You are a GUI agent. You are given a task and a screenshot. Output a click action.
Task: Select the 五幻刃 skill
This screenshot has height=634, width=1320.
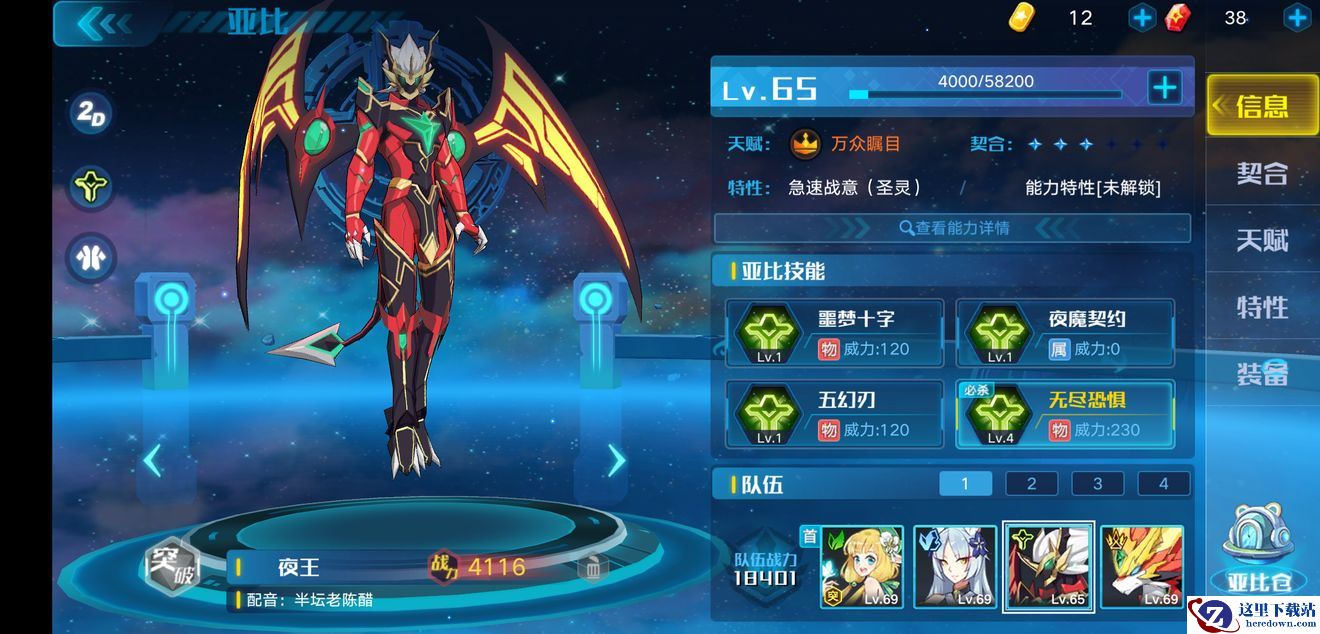834,414
